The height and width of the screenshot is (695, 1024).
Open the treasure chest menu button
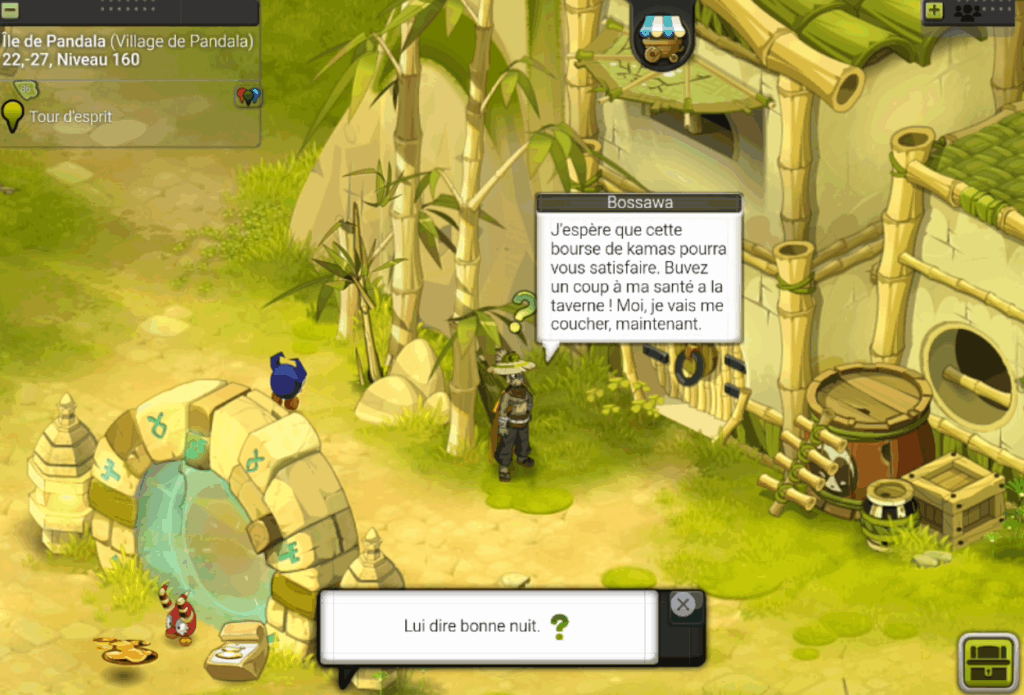(989, 661)
